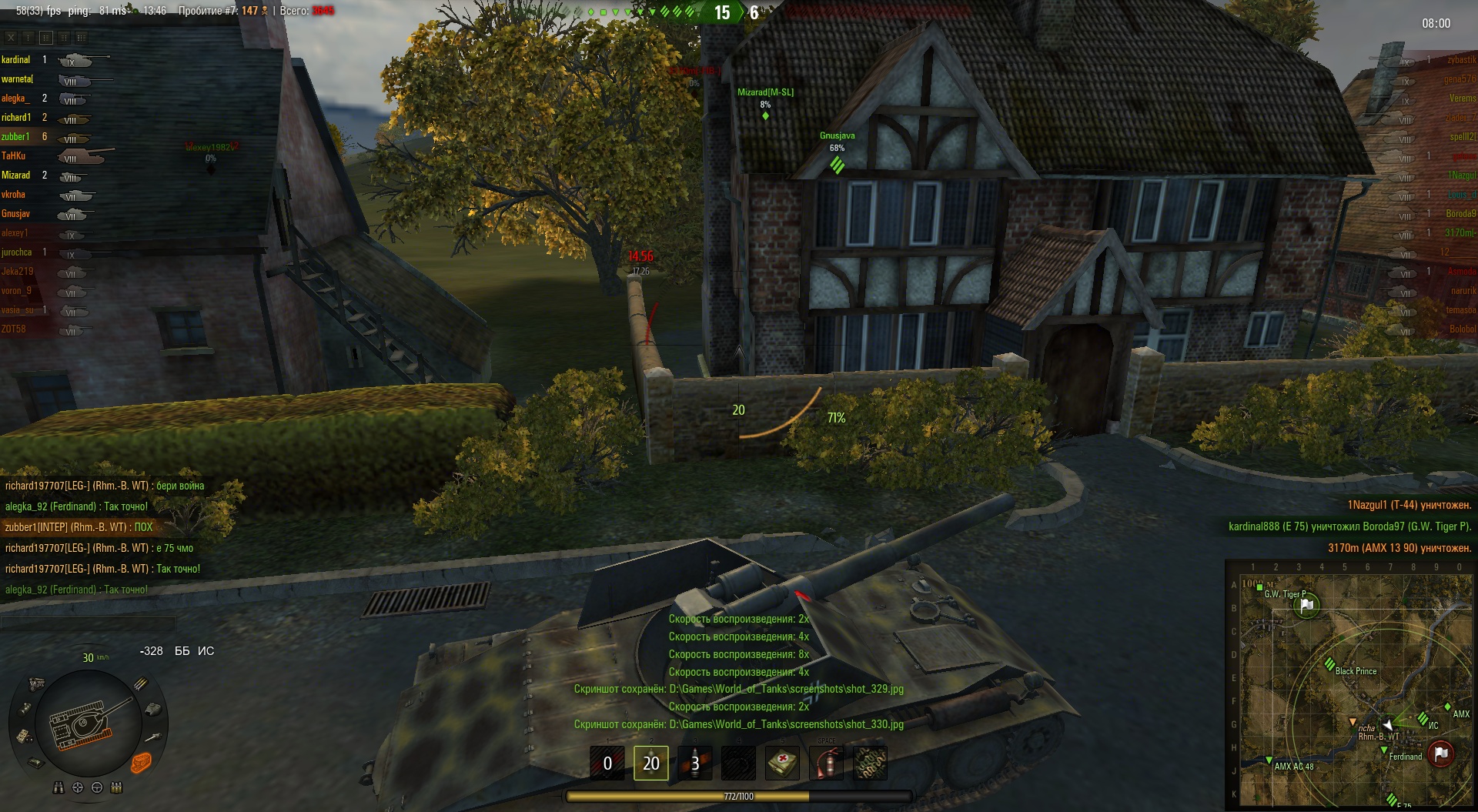Click the Black Prince marker on minimap

point(1329,665)
